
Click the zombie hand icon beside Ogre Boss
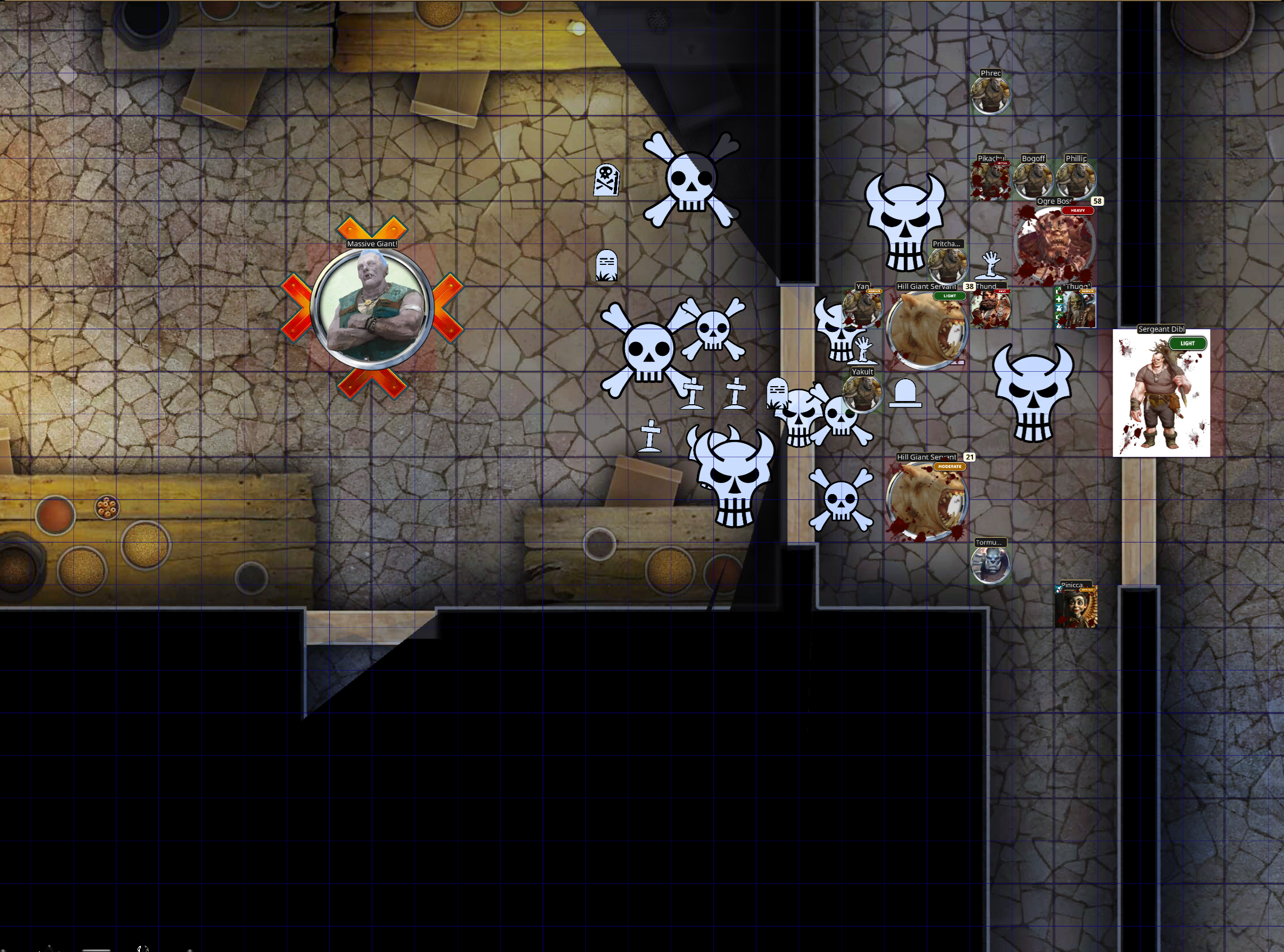(989, 265)
